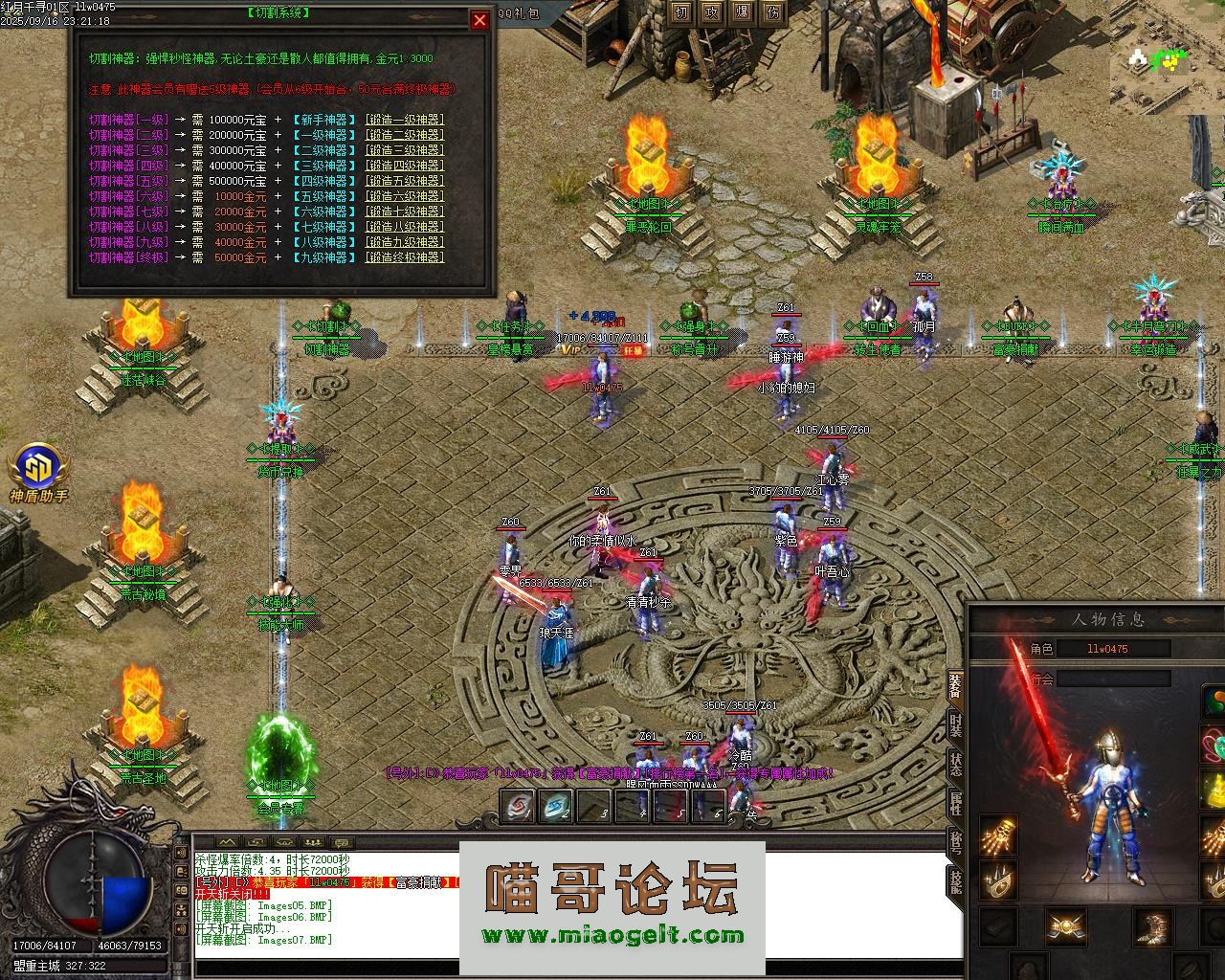Click the 切 button in the top bar
This screenshot has width=1225, height=980.
pyautogui.click(x=680, y=12)
